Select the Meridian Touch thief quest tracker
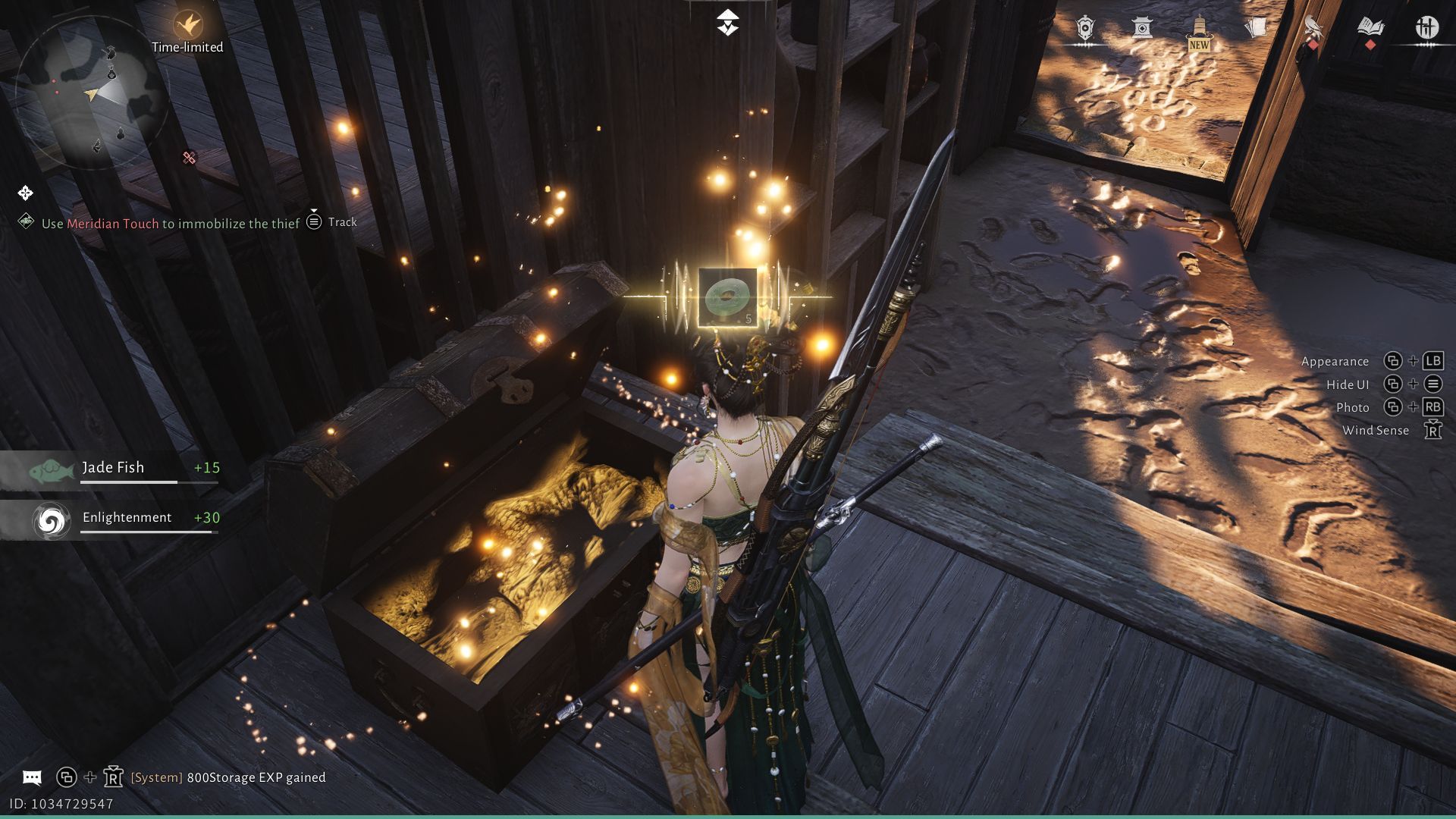The height and width of the screenshot is (819, 1456). coord(170,224)
